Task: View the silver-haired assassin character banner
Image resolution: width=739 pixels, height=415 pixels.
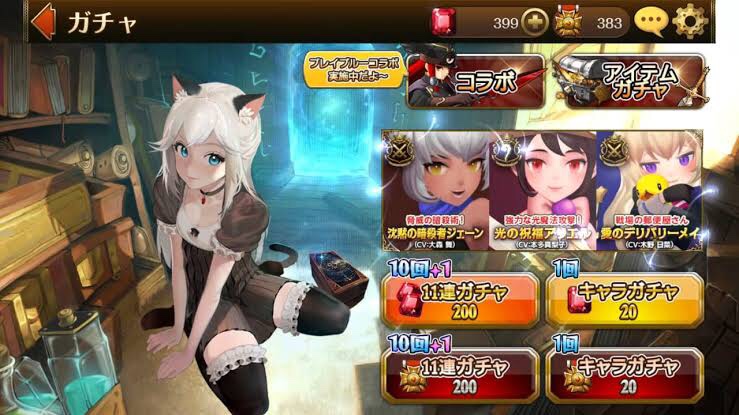Action: coord(437,191)
